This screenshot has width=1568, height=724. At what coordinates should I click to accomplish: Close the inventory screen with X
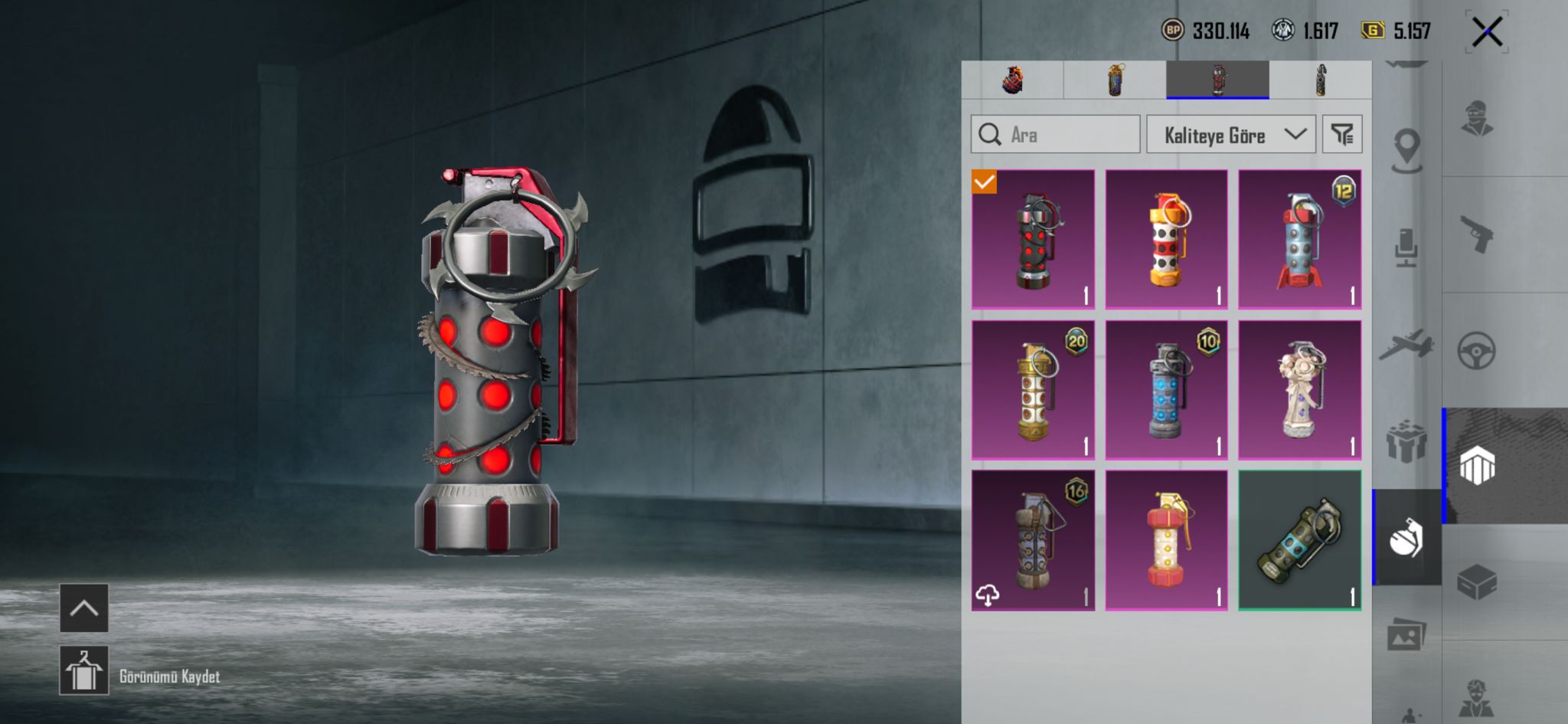(1486, 32)
